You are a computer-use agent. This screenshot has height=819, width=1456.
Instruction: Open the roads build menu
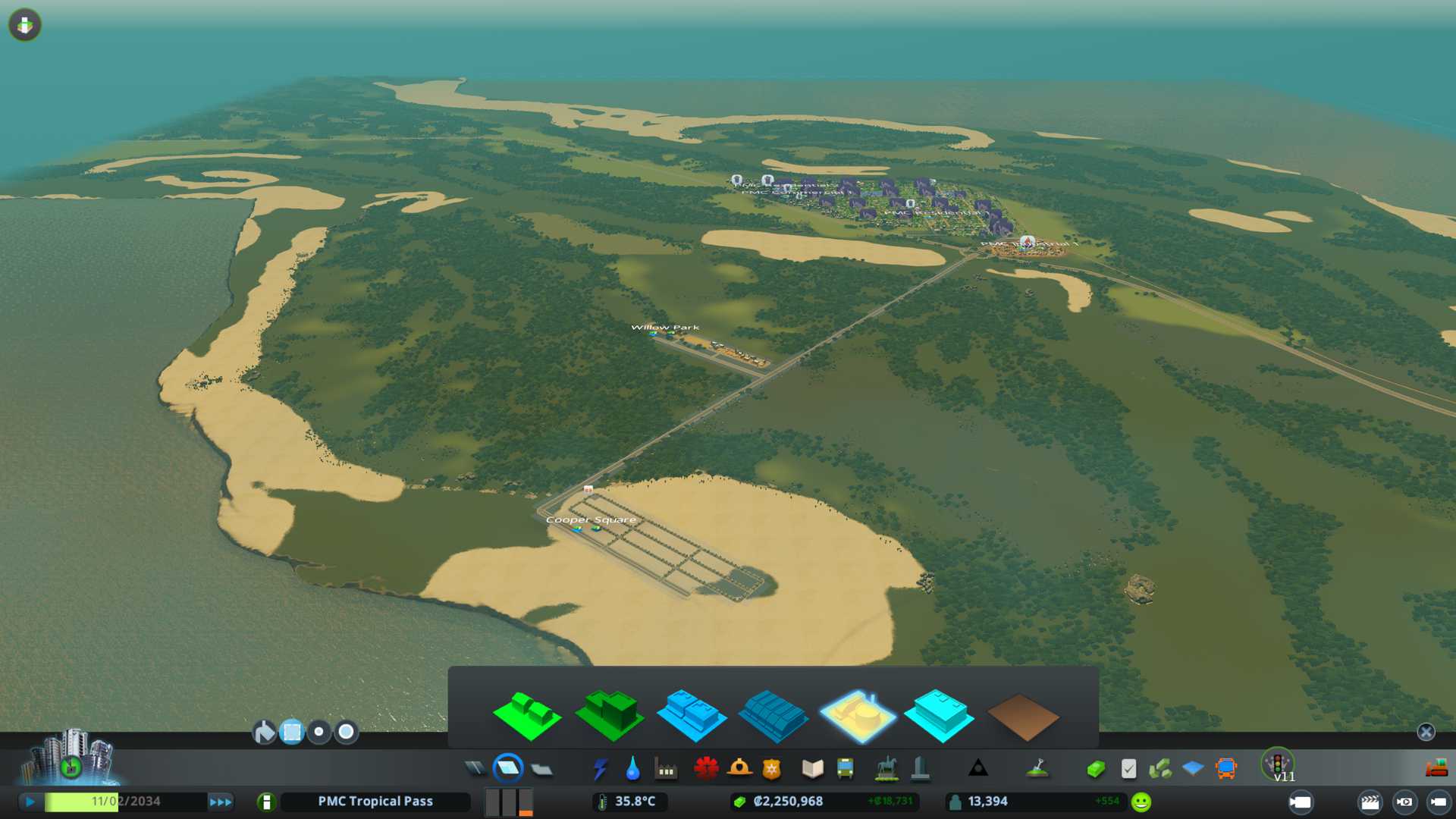click(x=475, y=769)
